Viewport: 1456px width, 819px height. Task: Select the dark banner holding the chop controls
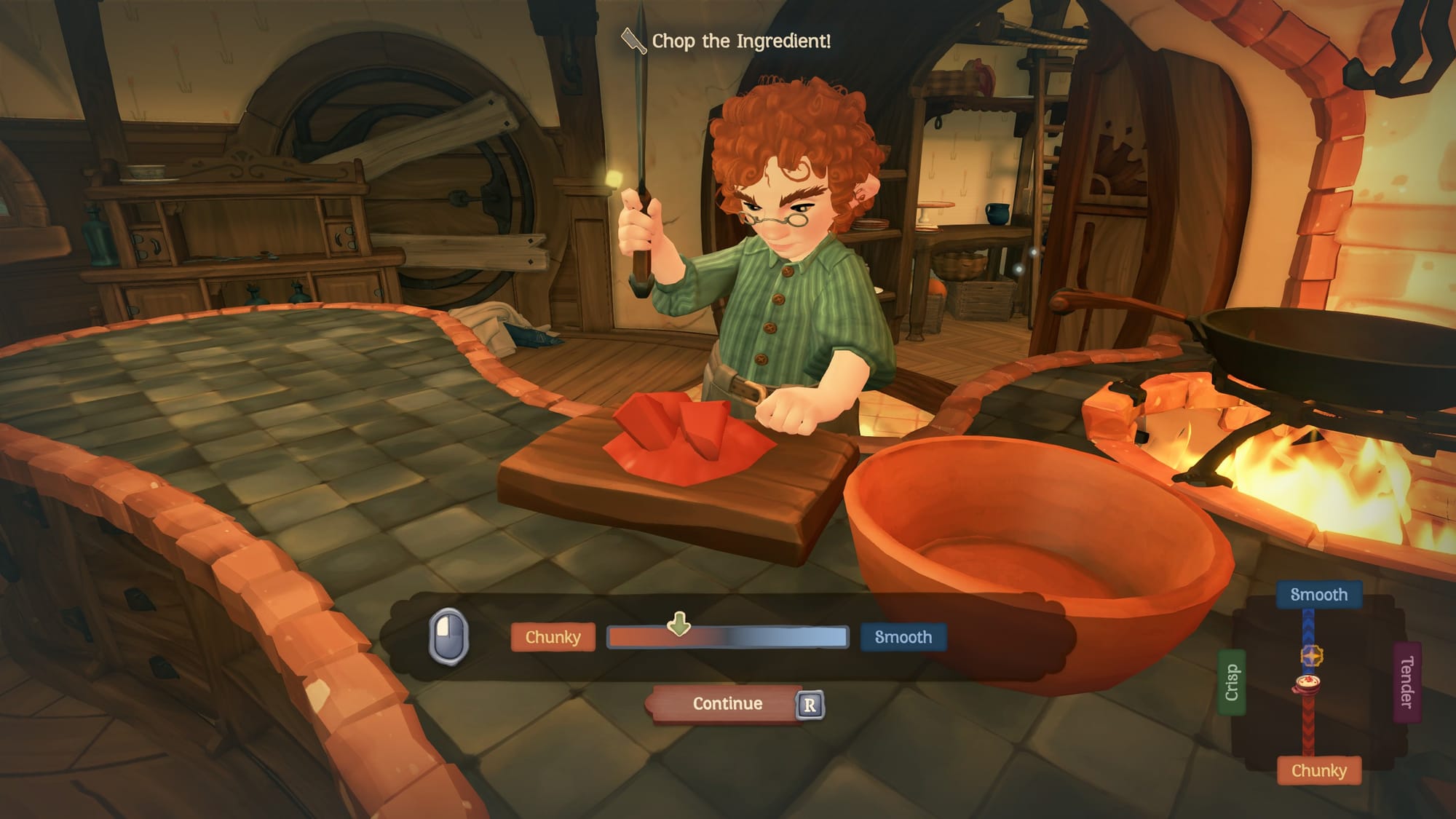tap(728, 637)
